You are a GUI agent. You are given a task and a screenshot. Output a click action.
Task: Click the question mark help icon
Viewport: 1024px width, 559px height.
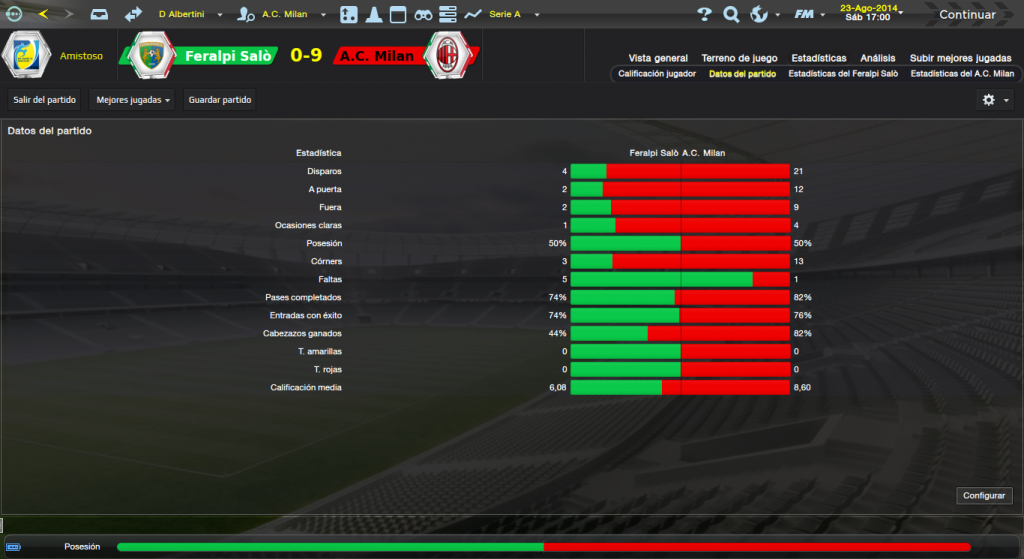tap(704, 15)
